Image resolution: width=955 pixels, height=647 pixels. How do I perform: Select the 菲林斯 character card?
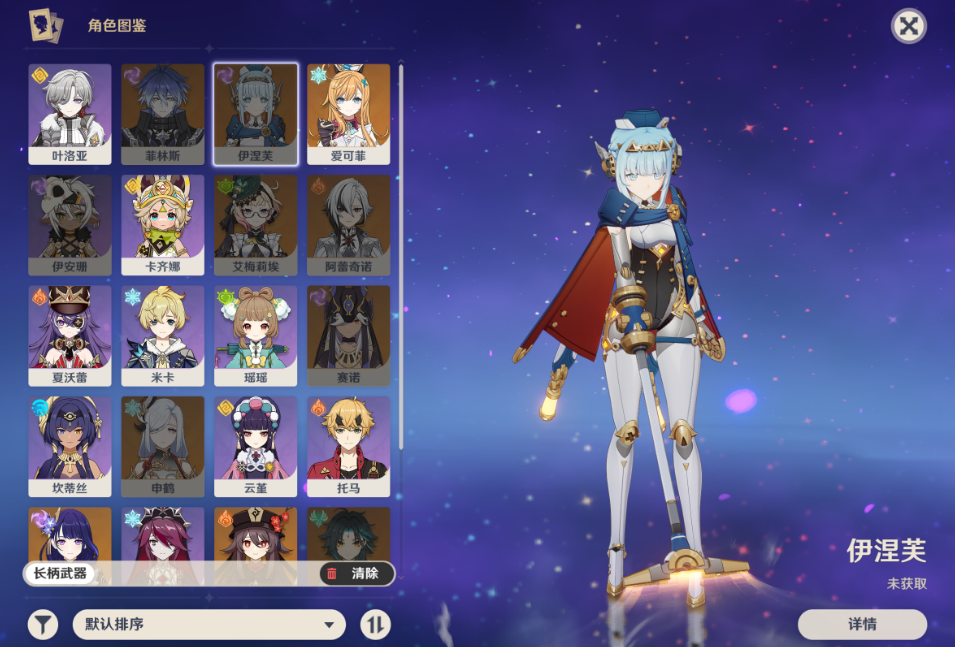point(162,113)
